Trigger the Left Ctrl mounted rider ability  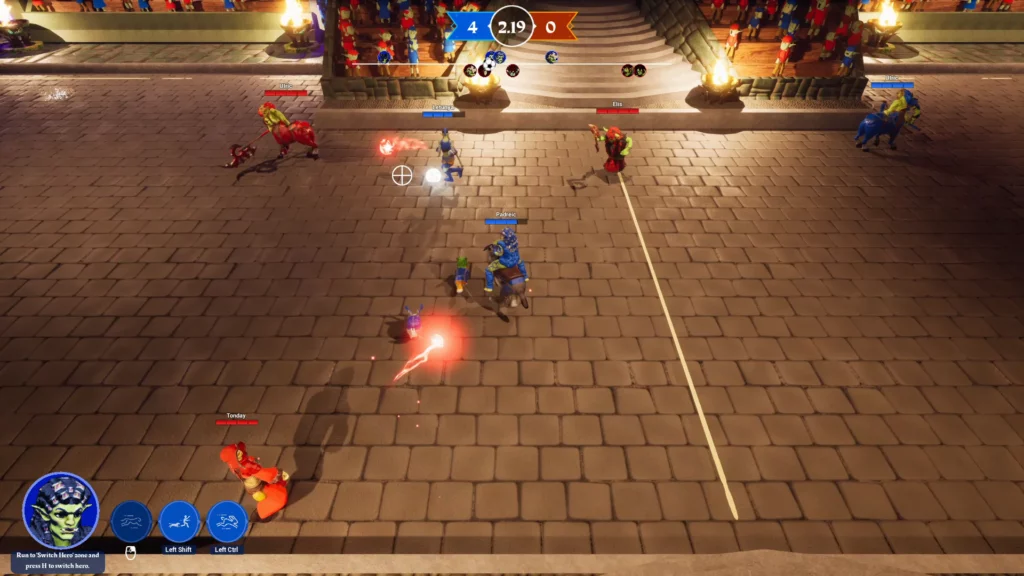(227, 522)
